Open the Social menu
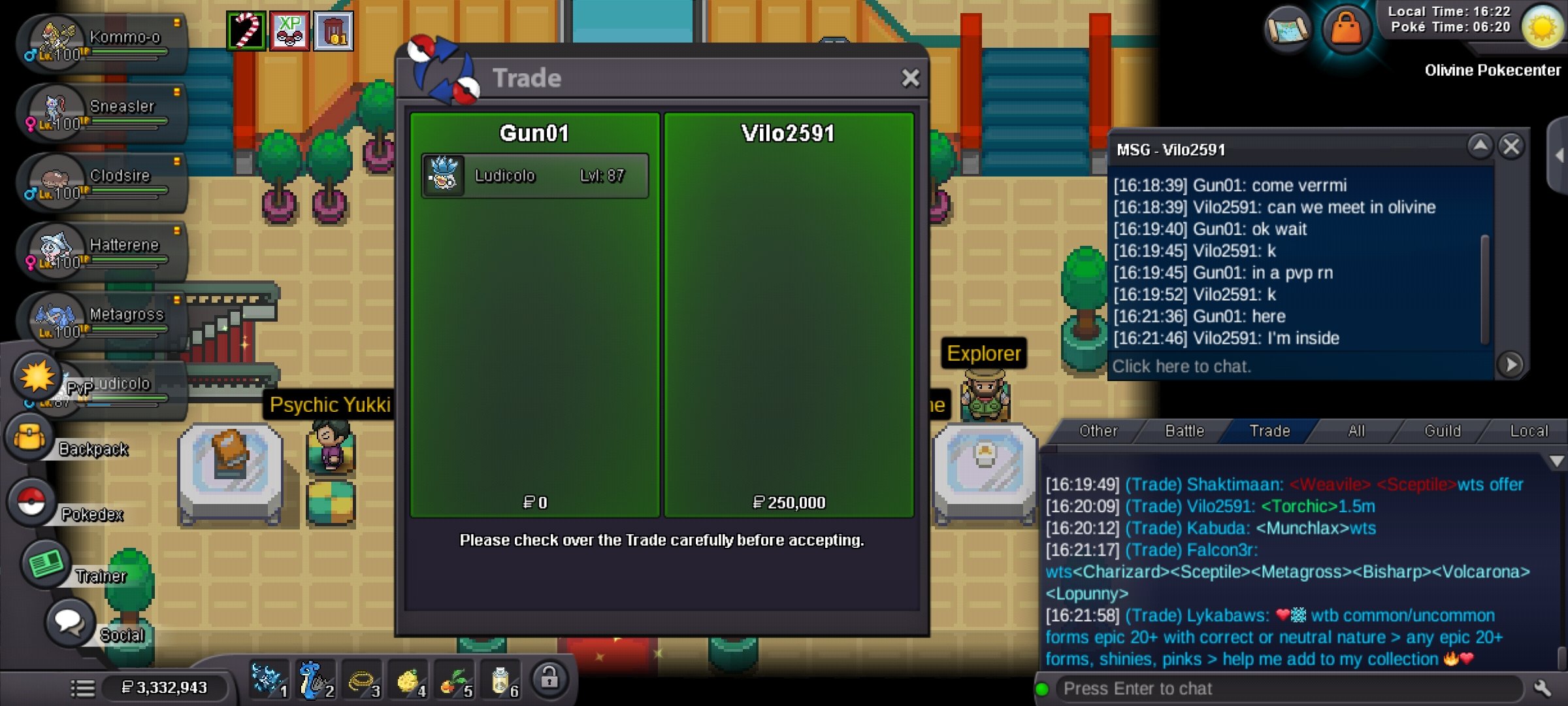The height and width of the screenshot is (706, 1568). (69, 622)
